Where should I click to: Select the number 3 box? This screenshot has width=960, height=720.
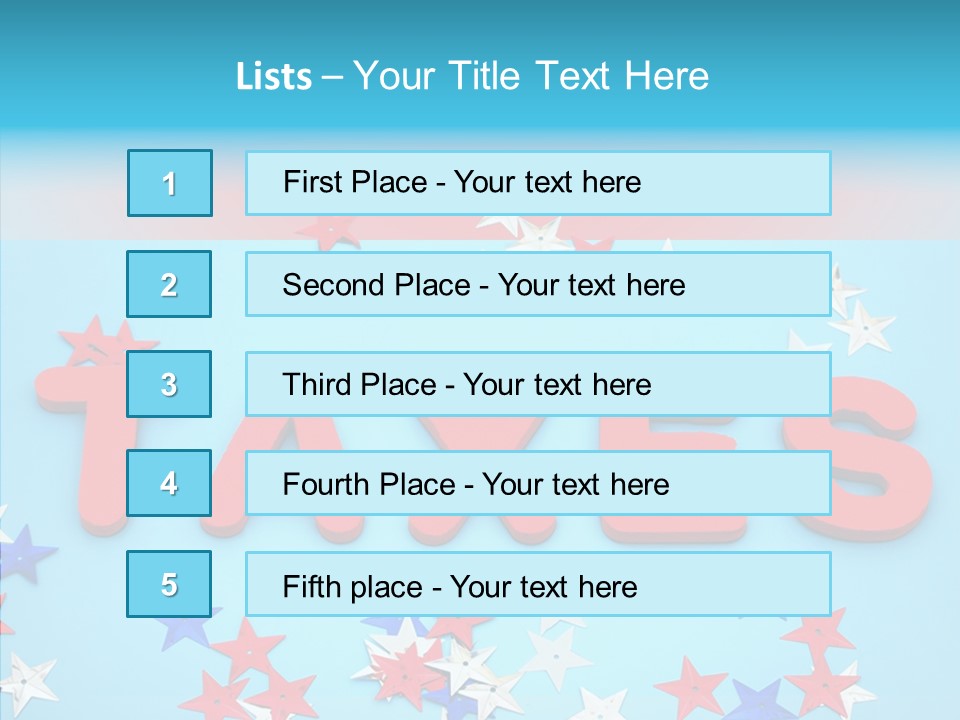[x=170, y=384]
